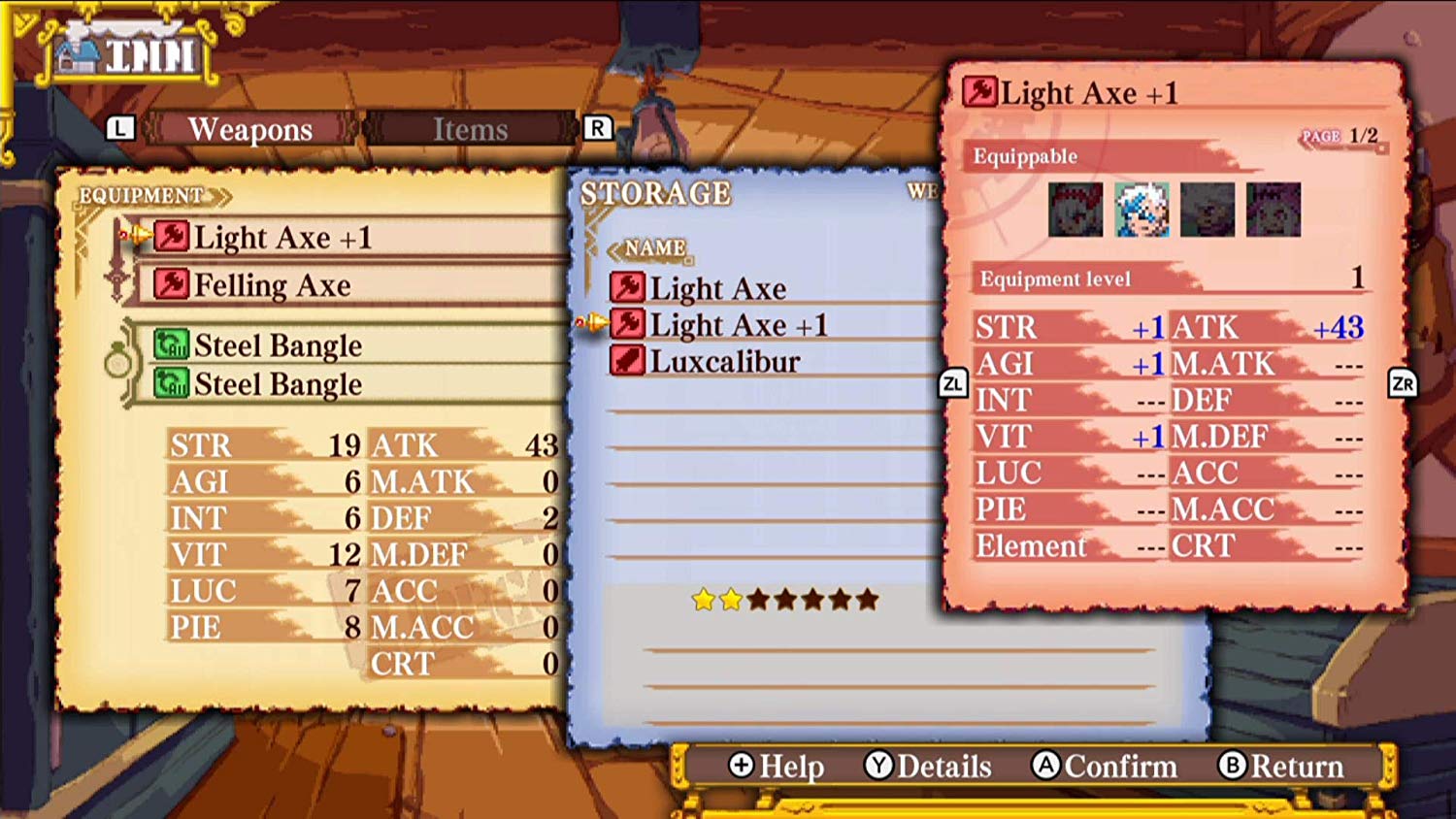Click the axe icon beside Light Axe in Storage

click(629, 287)
